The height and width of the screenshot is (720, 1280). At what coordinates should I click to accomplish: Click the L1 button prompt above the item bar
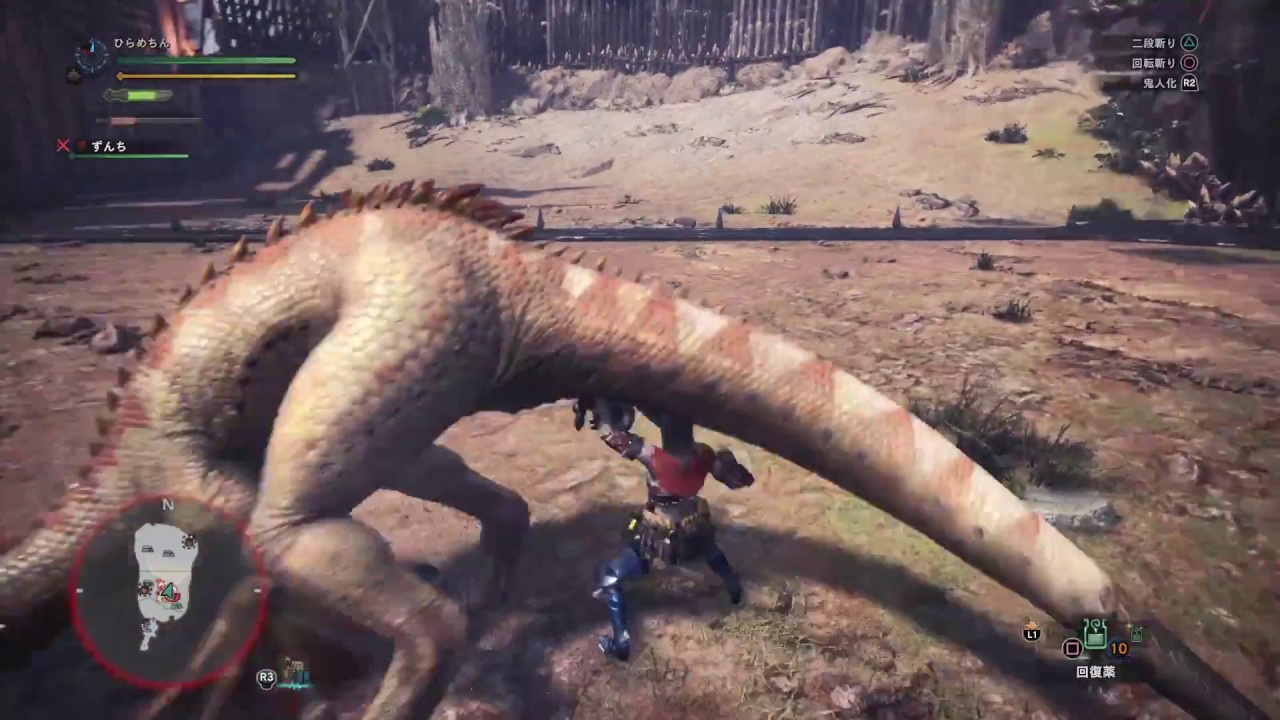[1031, 633]
